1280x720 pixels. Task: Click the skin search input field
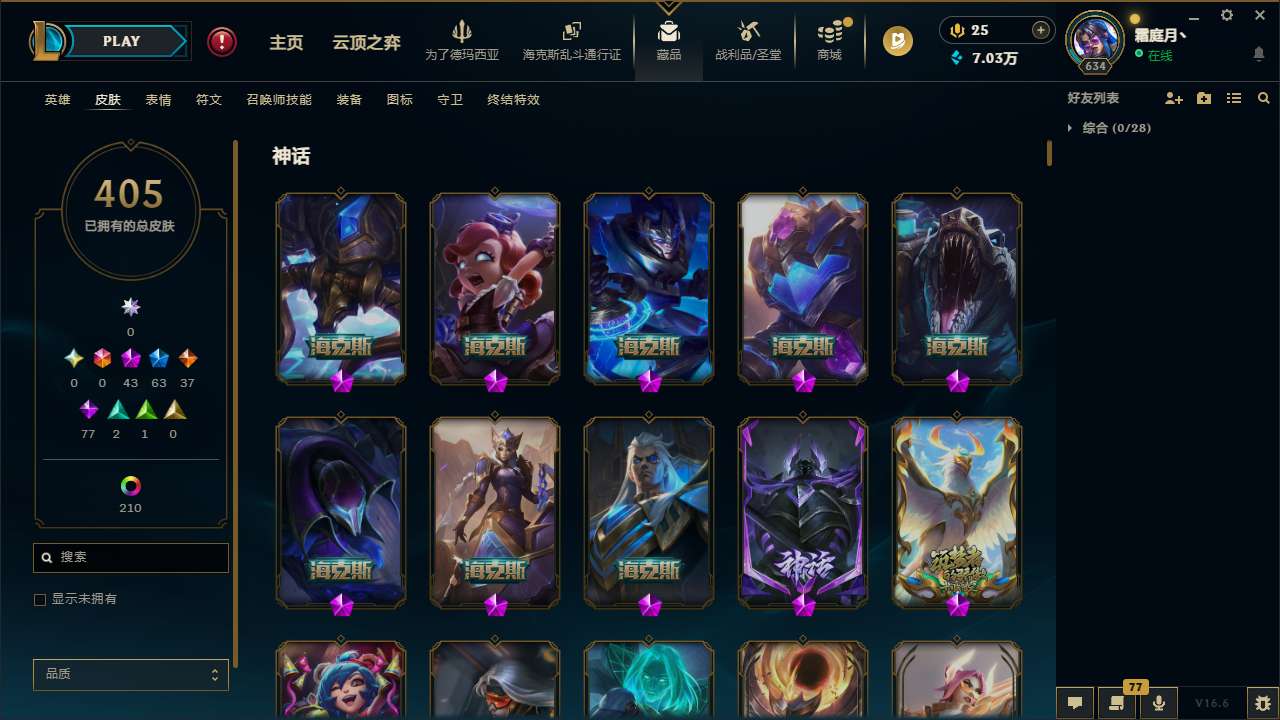(x=130, y=557)
